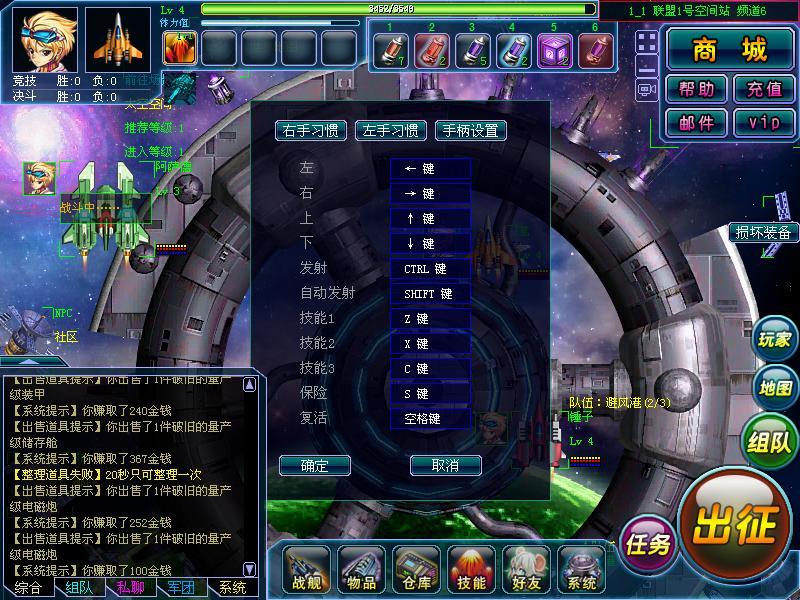Show the 地图 map
The image size is (800, 600).
click(775, 387)
